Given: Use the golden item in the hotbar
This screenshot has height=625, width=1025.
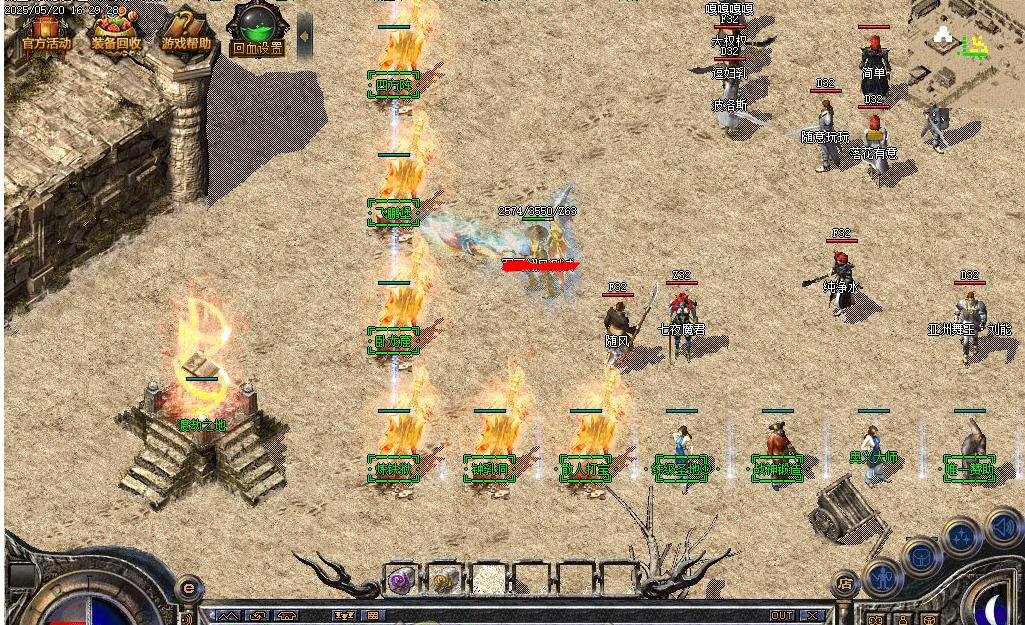Looking at the screenshot, I should pyautogui.click(x=445, y=579).
